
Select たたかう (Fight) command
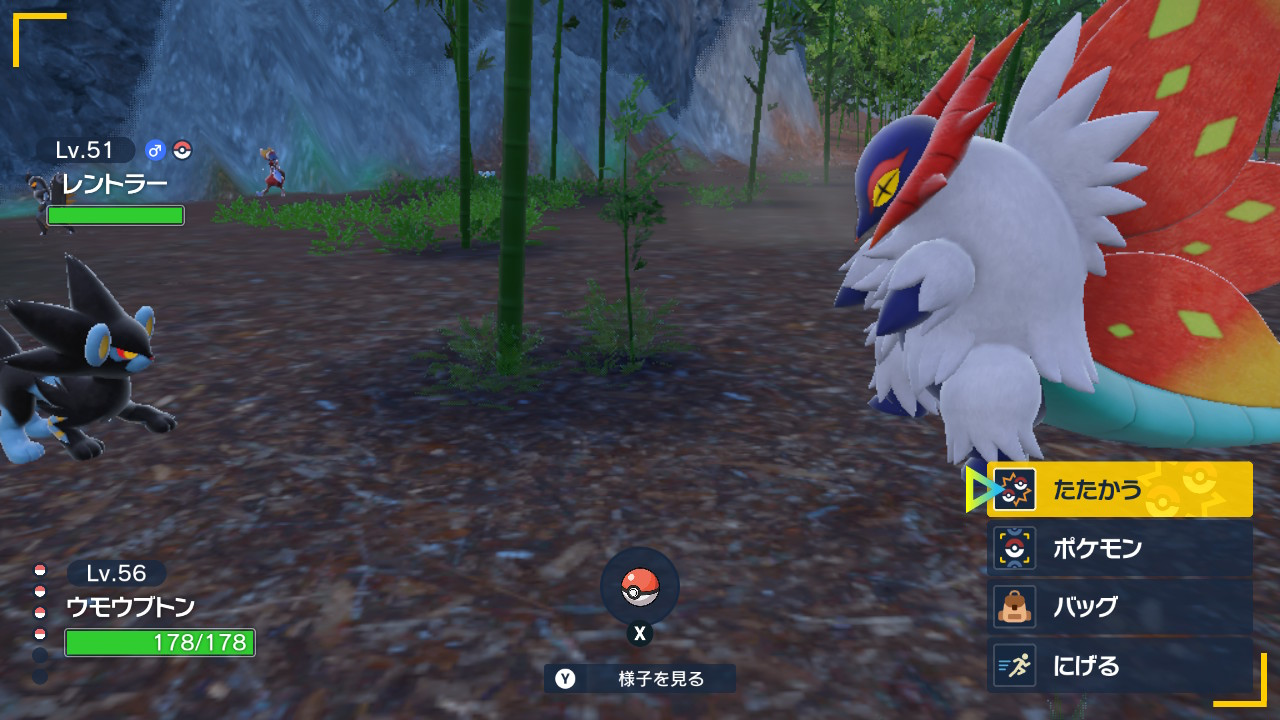click(1119, 489)
